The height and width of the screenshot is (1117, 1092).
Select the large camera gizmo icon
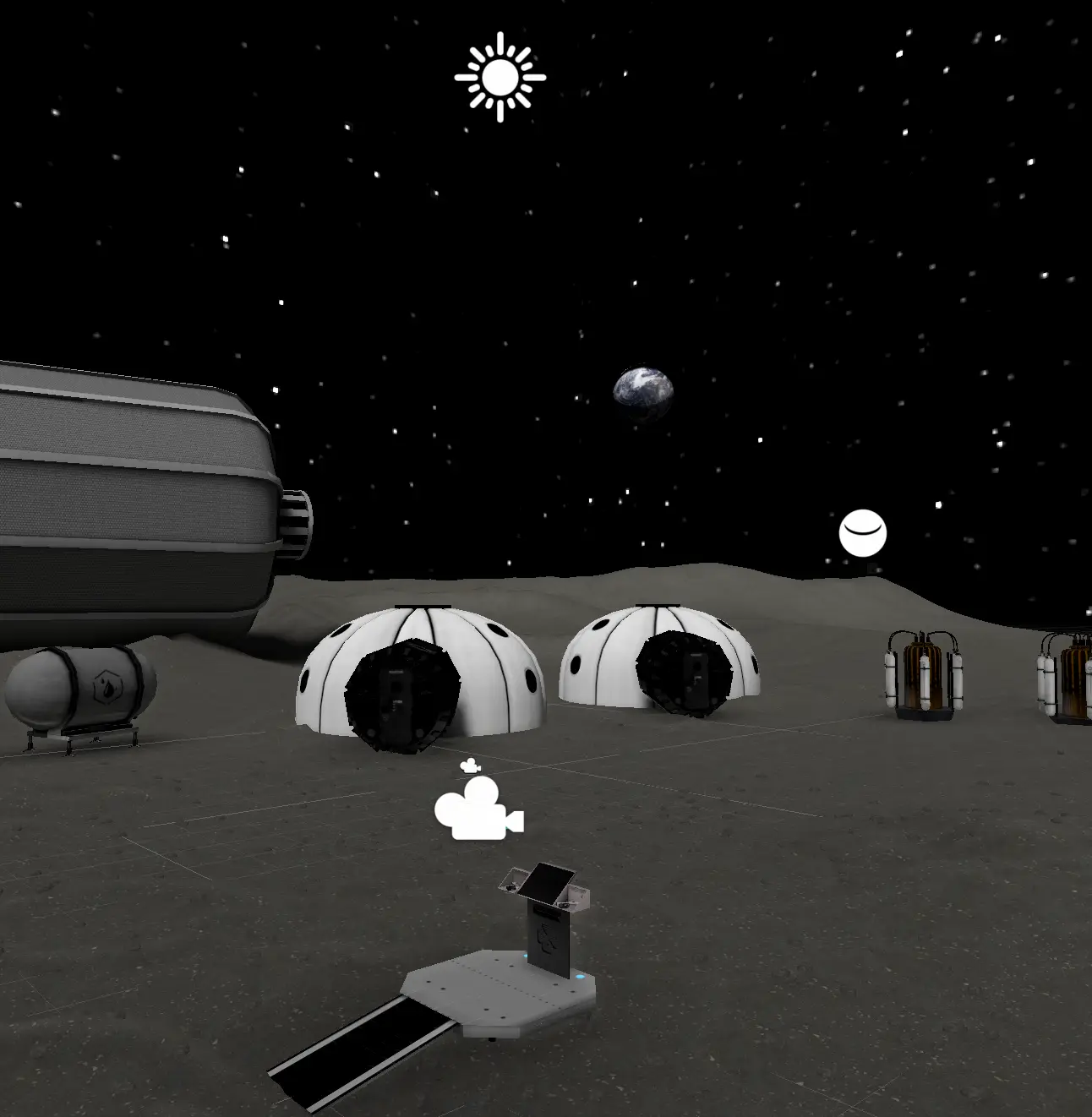pyautogui.click(x=478, y=810)
